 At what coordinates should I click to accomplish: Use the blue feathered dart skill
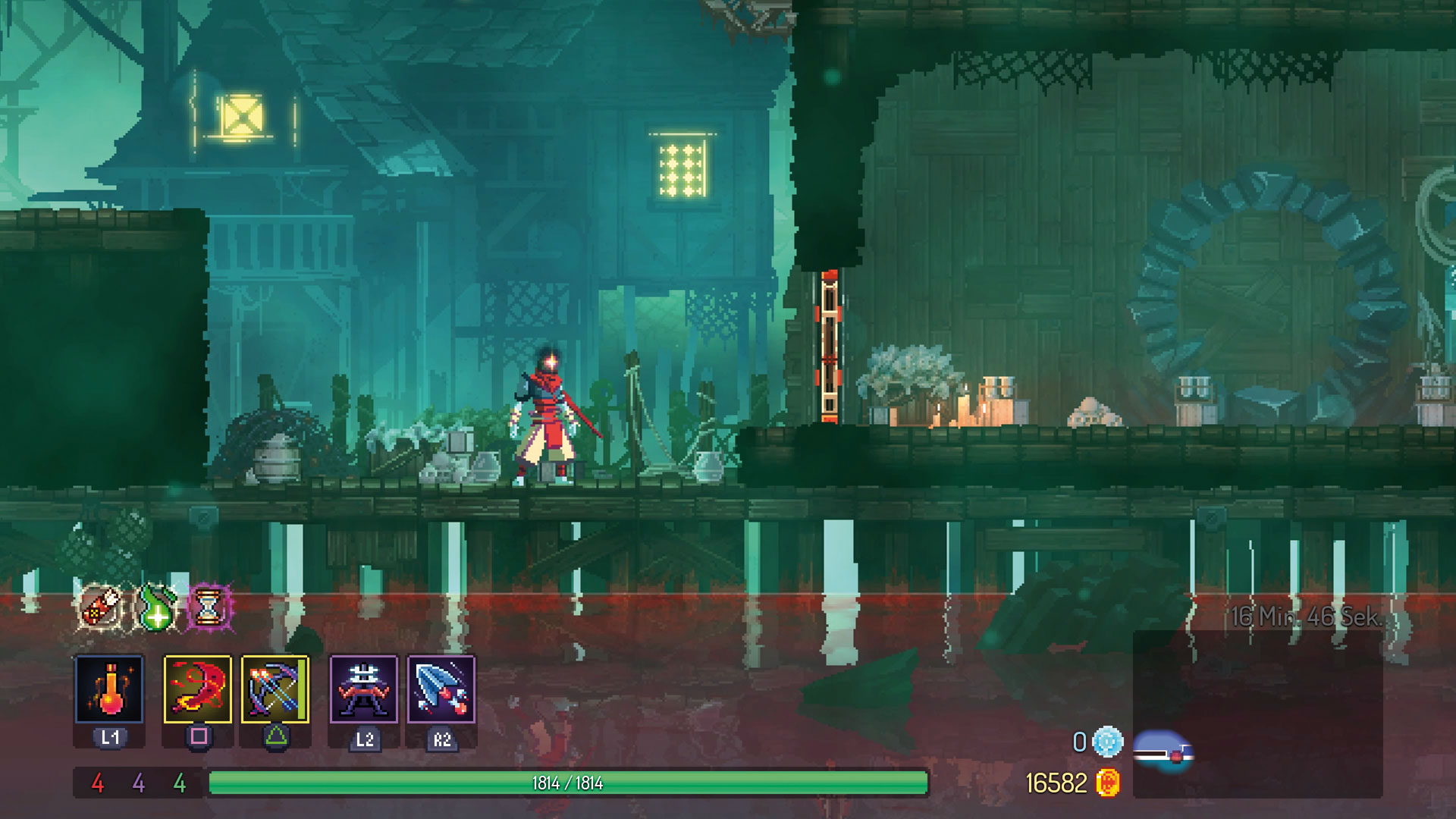click(441, 689)
